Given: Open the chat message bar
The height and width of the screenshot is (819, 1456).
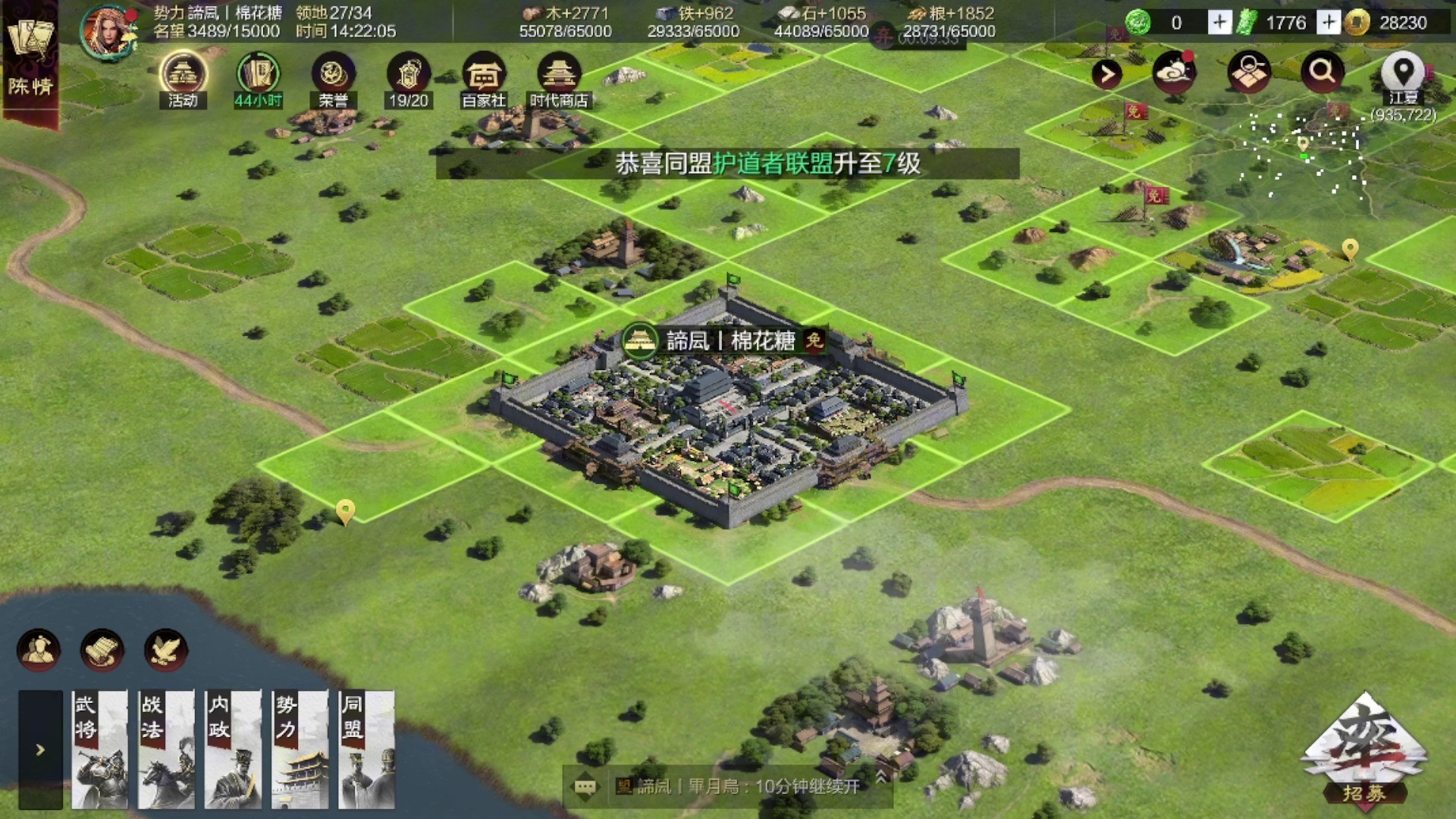Looking at the screenshot, I should 728,786.
